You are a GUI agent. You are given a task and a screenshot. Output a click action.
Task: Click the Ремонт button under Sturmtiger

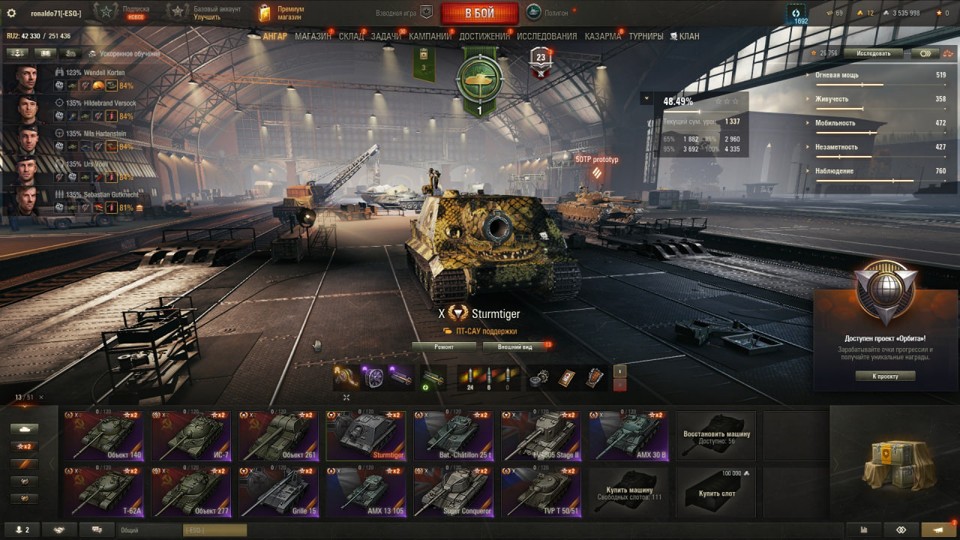[x=443, y=346]
